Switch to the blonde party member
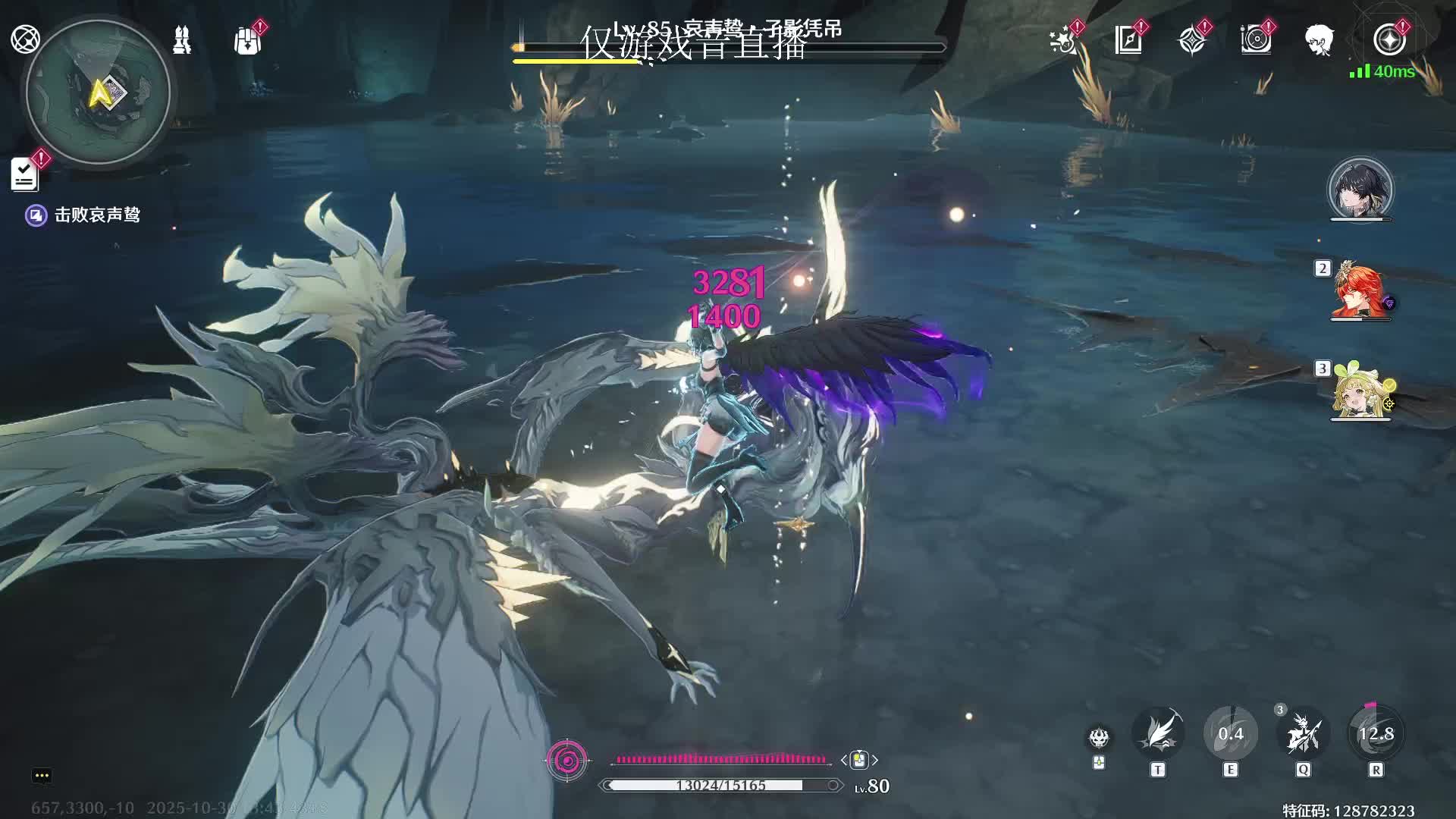 tap(1360, 391)
